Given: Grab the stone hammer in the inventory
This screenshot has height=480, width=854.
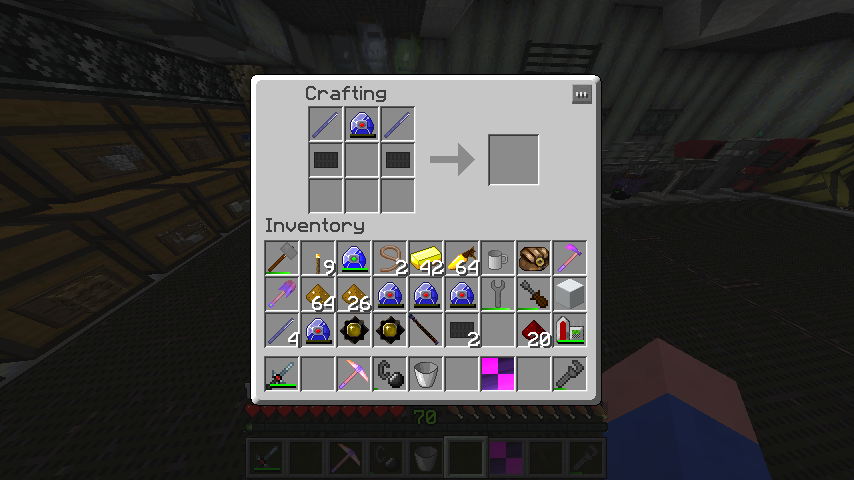Looking at the screenshot, I should tap(282, 258).
